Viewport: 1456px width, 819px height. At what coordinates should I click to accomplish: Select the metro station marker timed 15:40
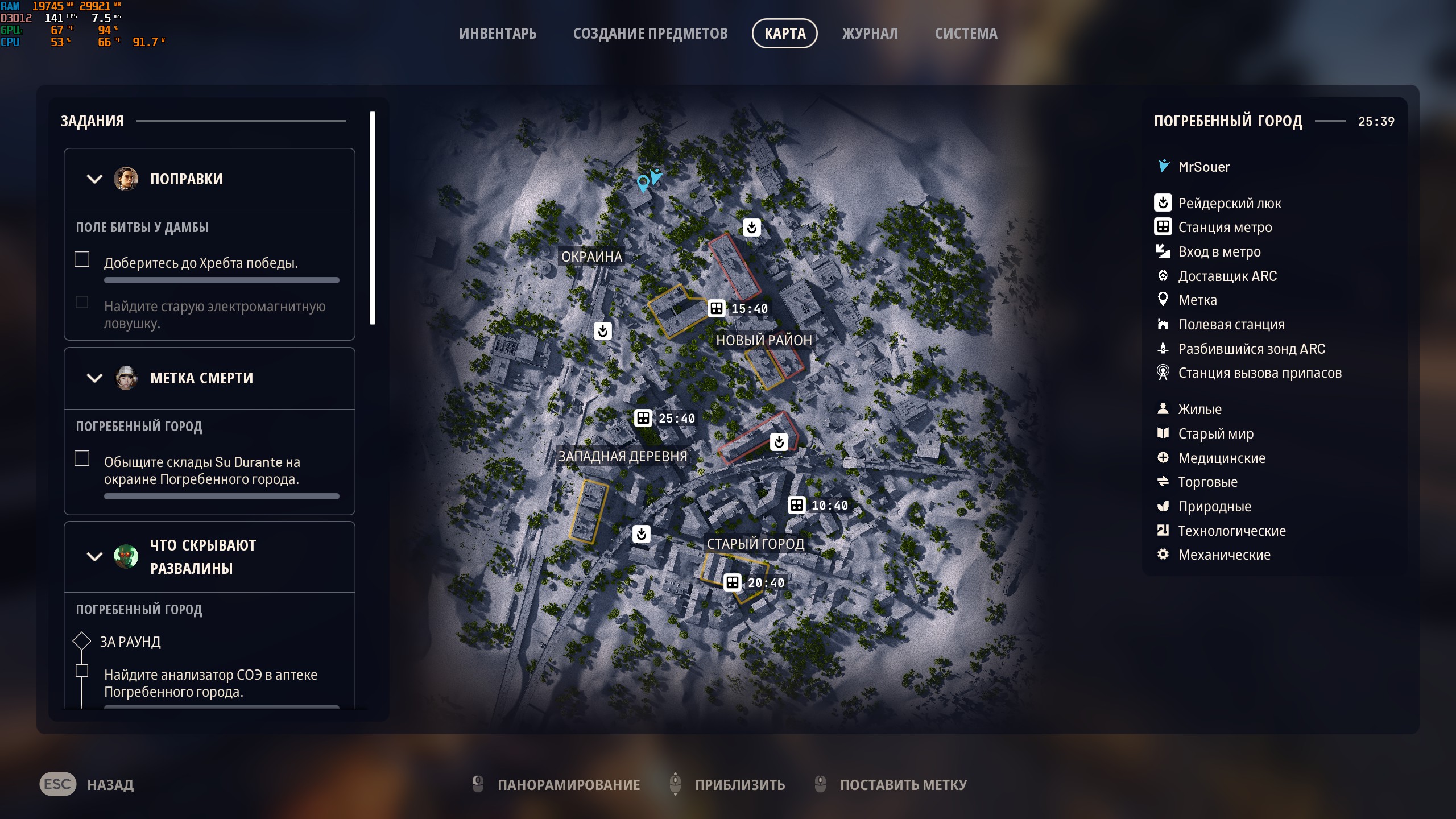pos(717,308)
